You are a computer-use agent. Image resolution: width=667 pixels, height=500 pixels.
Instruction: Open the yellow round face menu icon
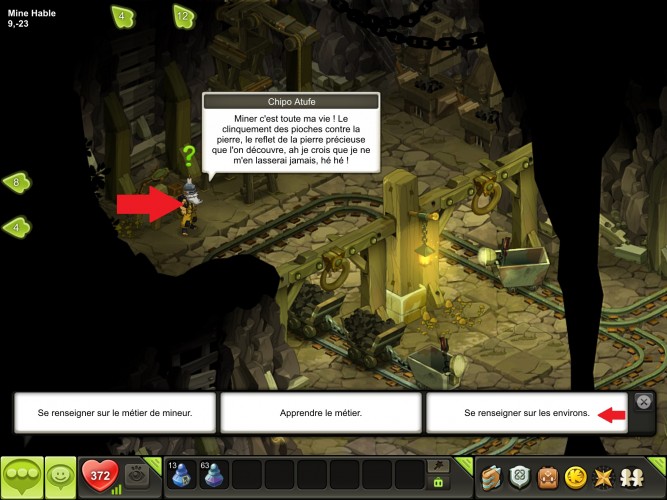point(575,476)
